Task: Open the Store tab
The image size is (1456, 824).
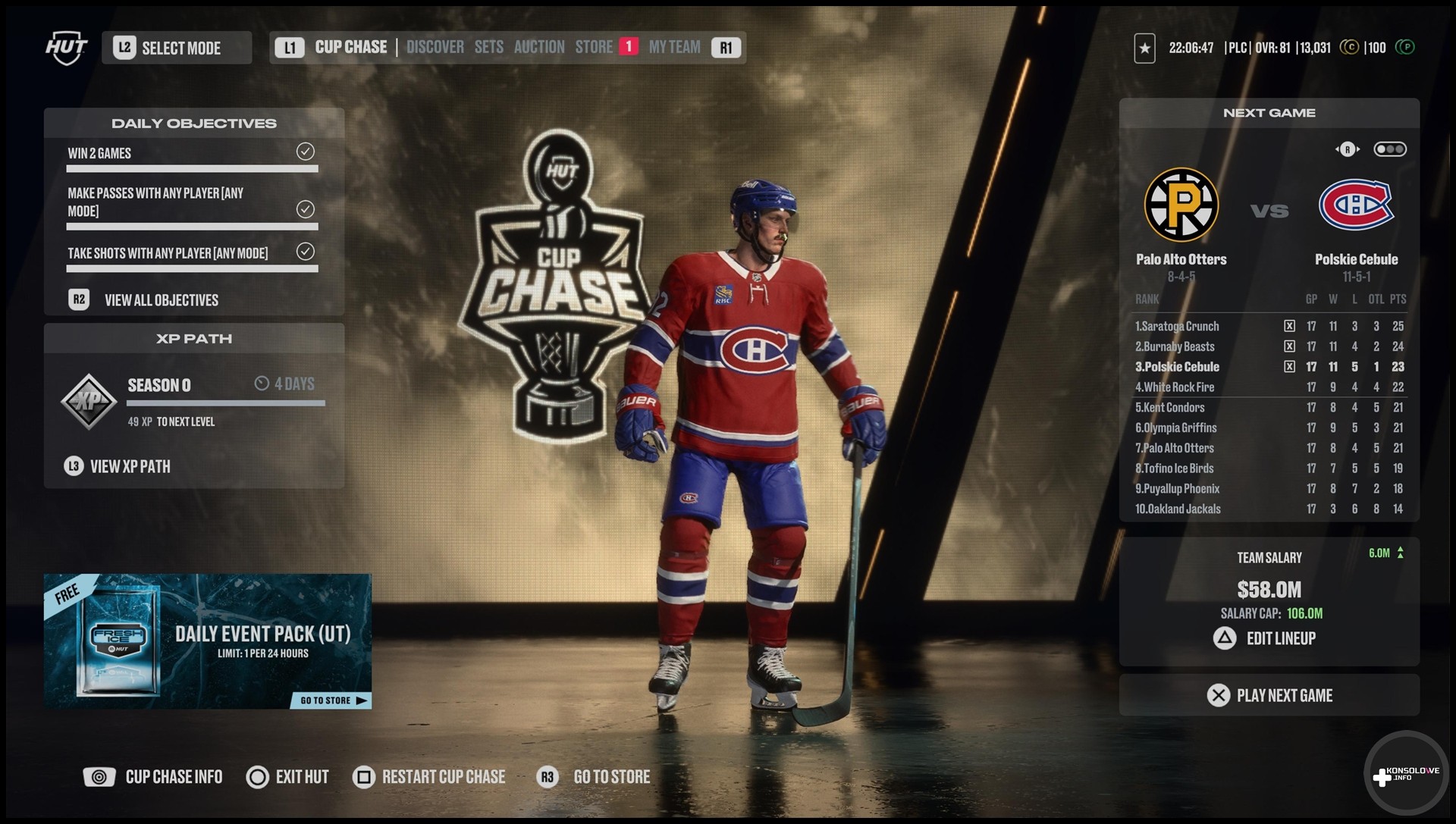Action: (594, 47)
